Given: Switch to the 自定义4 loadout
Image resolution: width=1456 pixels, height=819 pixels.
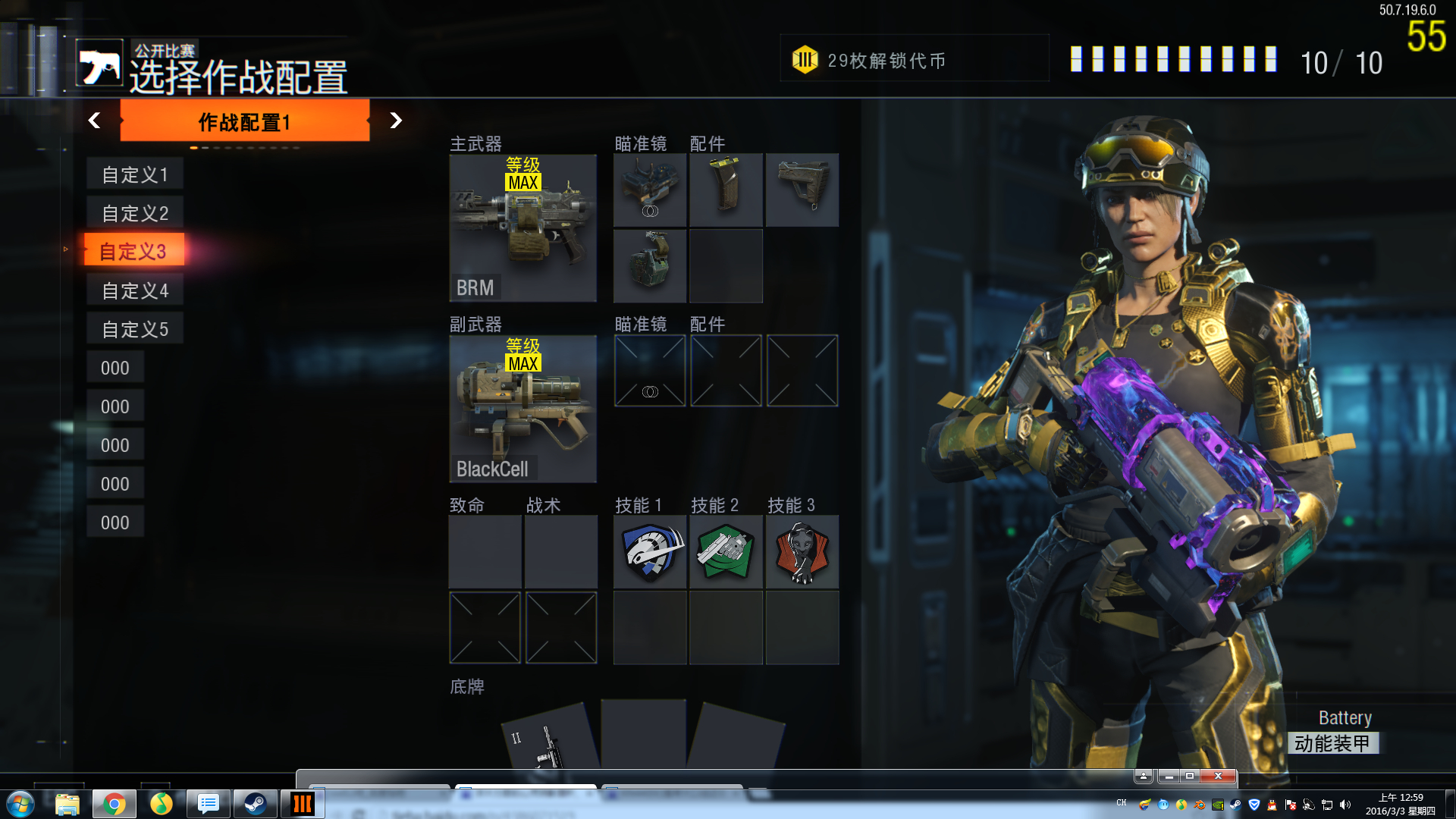Looking at the screenshot, I should point(135,290).
